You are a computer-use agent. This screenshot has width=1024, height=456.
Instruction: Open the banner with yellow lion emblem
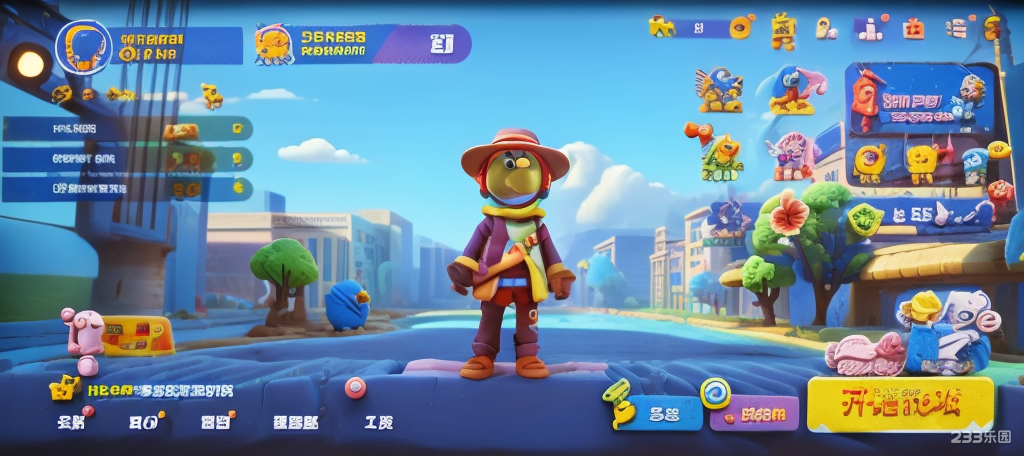pyautogui.click(x=362, y=44)
